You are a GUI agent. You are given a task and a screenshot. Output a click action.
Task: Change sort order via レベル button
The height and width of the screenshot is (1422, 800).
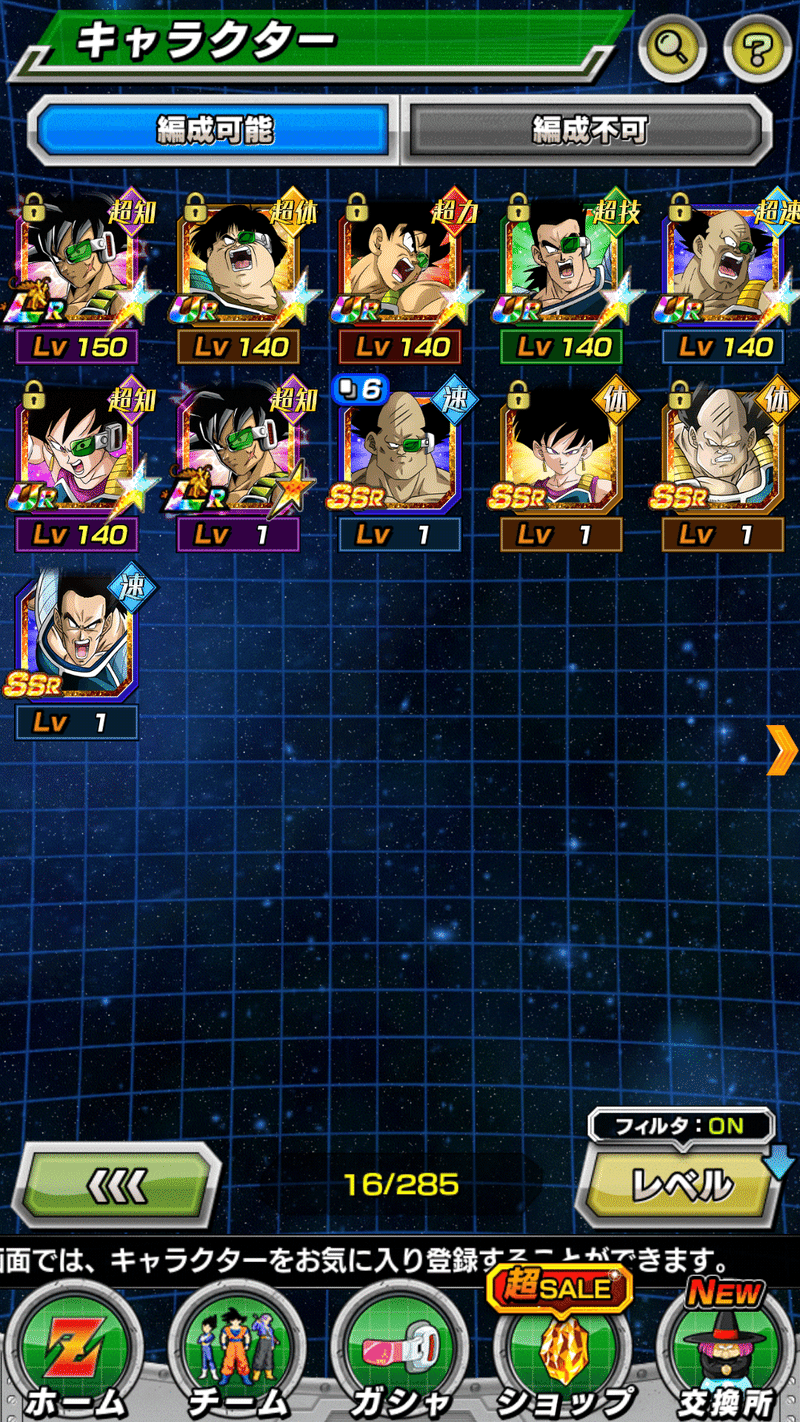tap(681, 1186)
